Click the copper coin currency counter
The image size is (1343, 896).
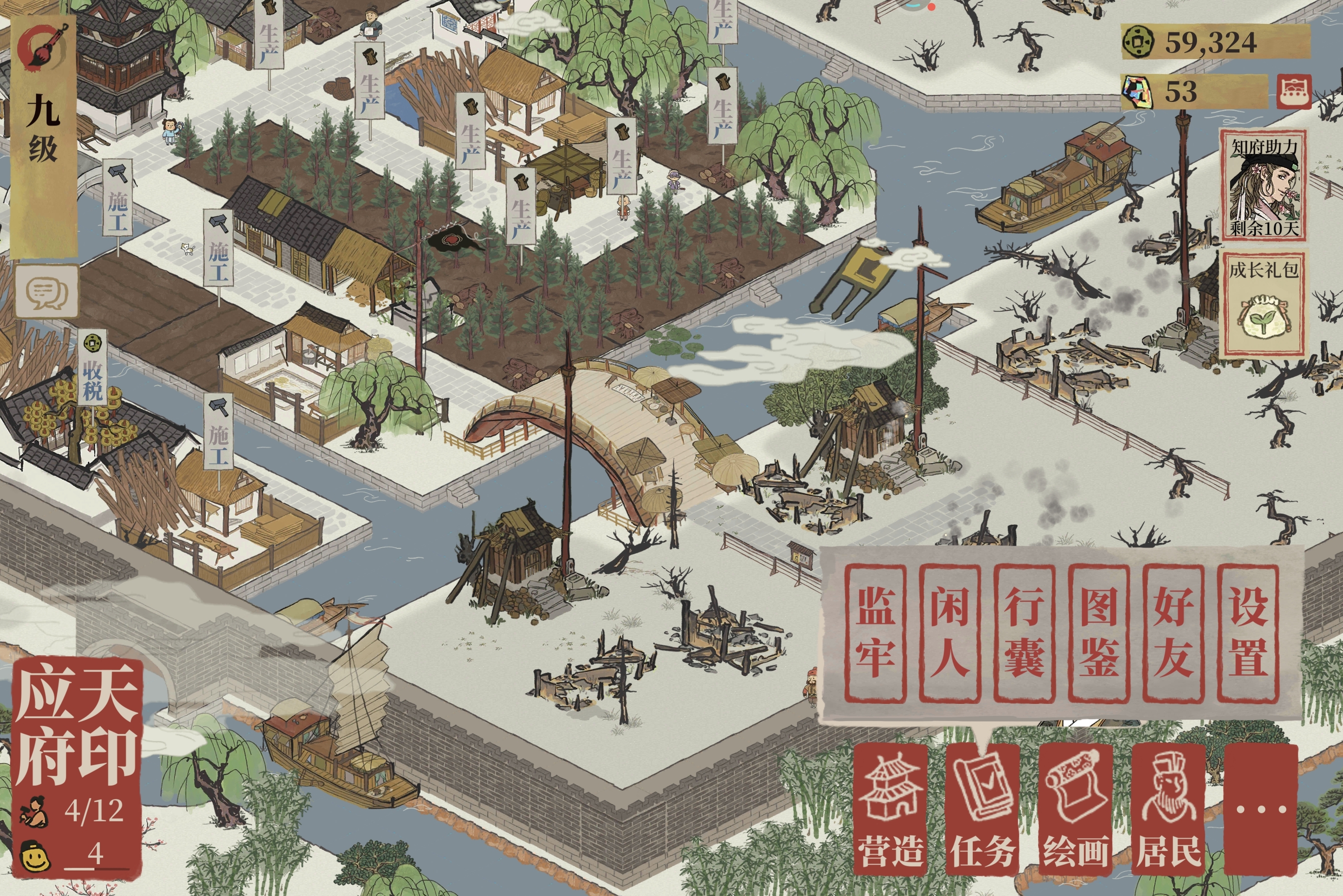pyautogui.click(x=1215, y=42)
